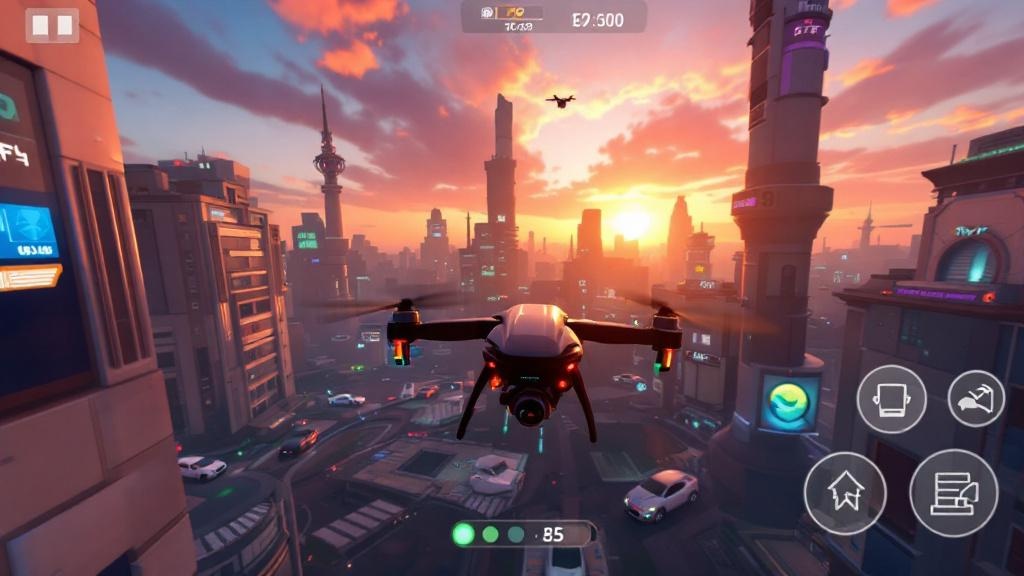Tap the rounded-square device button
Viewport: 1024px width, 576px height.
[x=891, y=399]
